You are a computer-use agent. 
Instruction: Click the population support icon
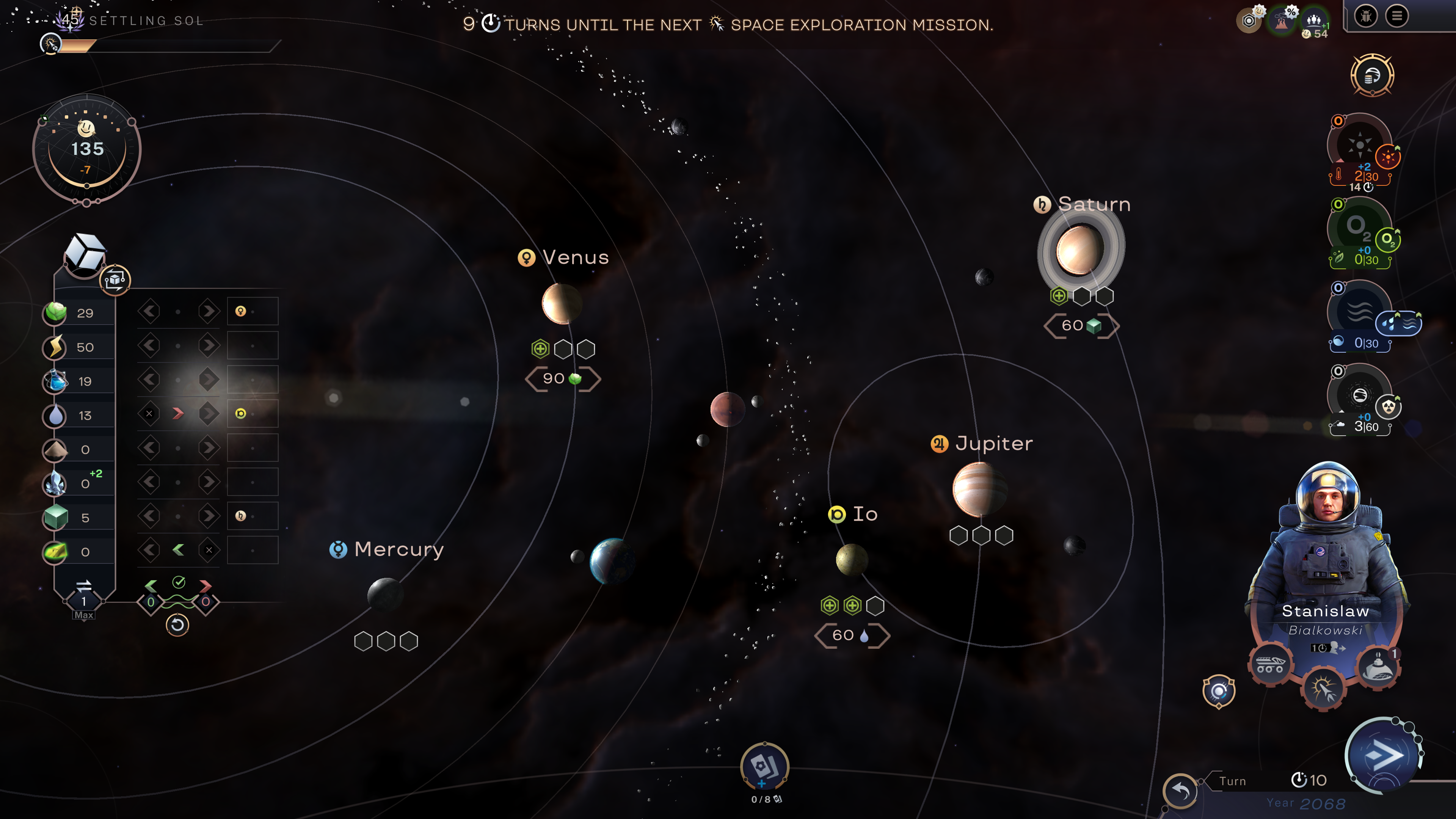pos(1314,21)
